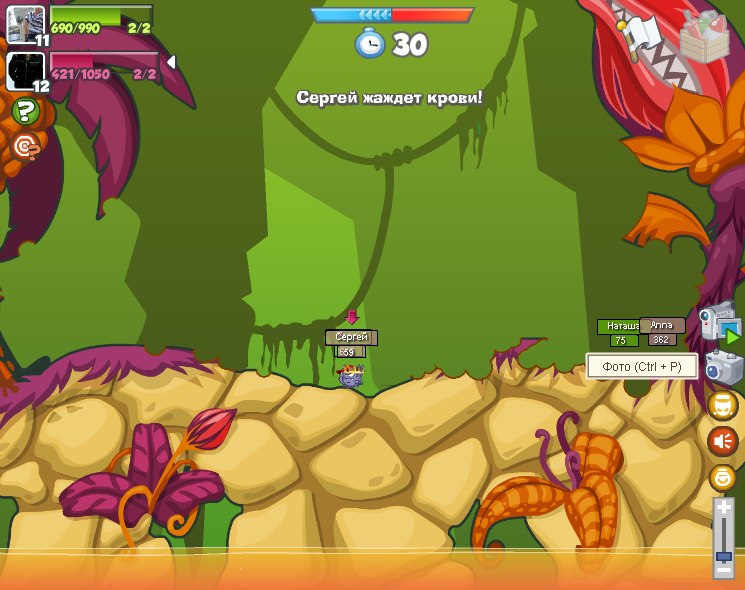Zoom out with the minus button
The height and width of the screenshot is (590, 745).
(723, 571)
